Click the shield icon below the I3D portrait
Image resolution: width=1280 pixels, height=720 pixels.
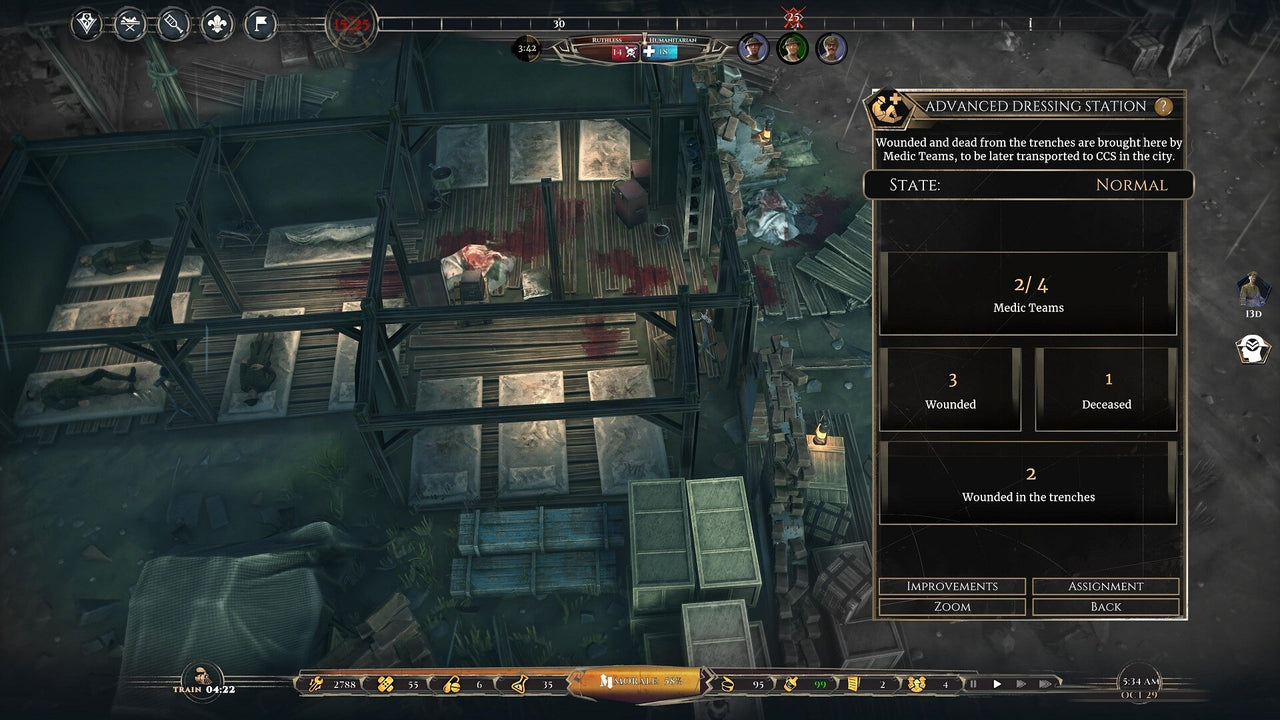coord(1252,350)
